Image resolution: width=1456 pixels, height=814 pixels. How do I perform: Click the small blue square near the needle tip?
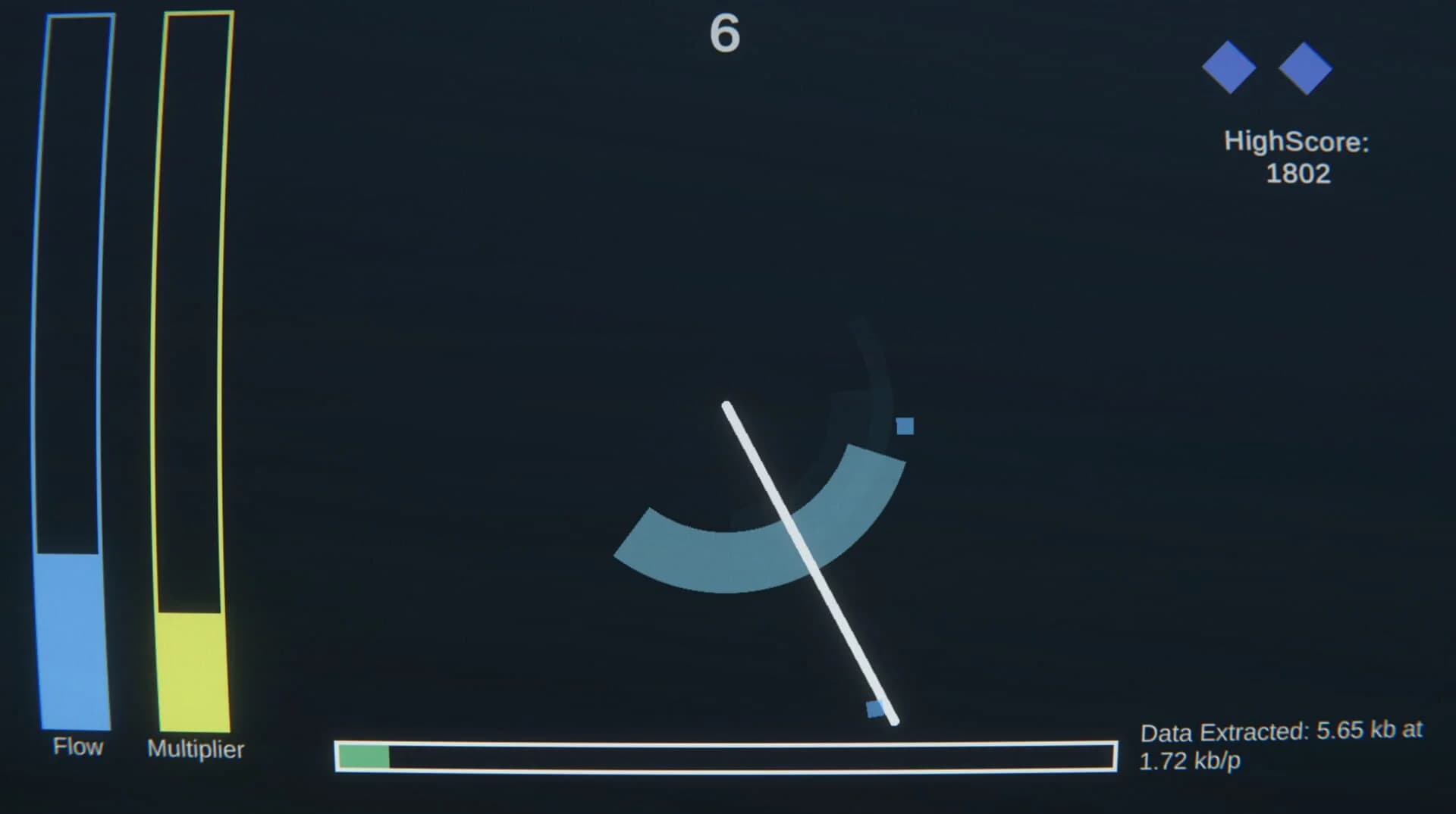[x=905, y=427]
